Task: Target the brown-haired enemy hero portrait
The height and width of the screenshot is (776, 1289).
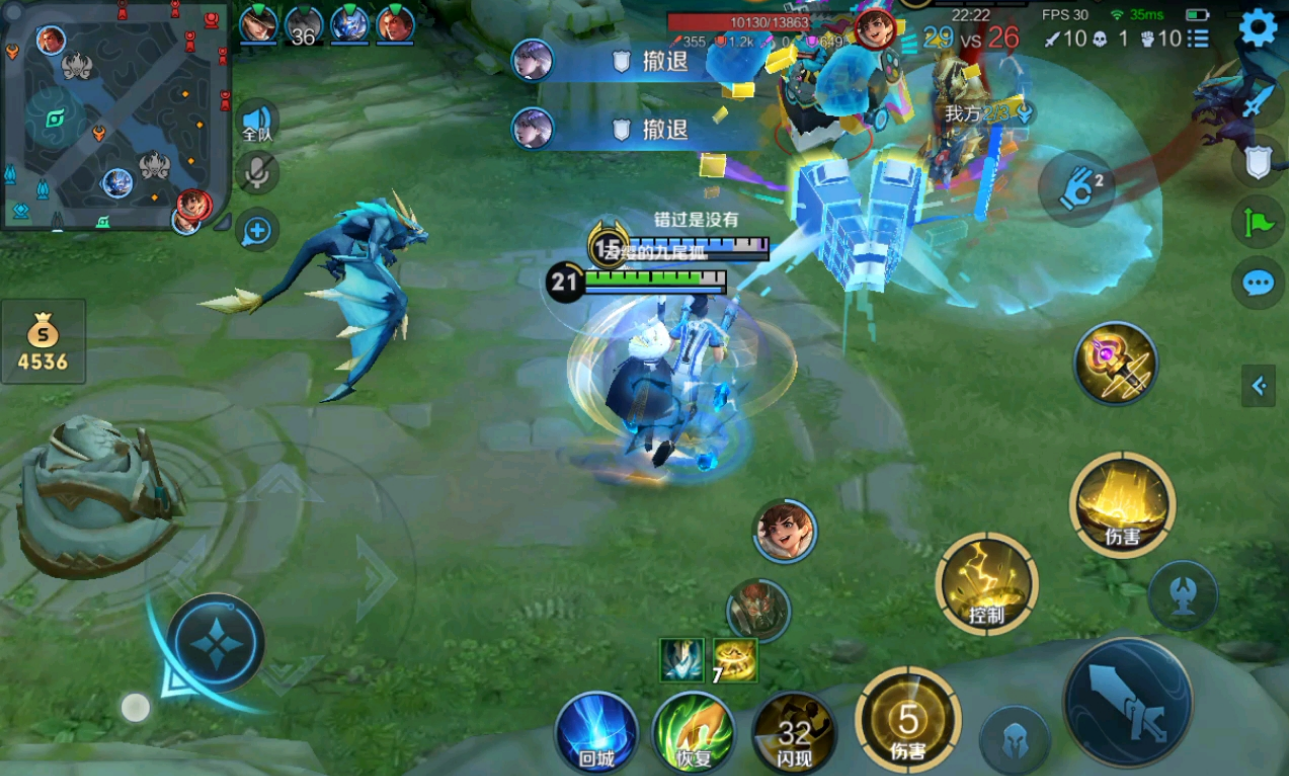Action: click(784, 530)
